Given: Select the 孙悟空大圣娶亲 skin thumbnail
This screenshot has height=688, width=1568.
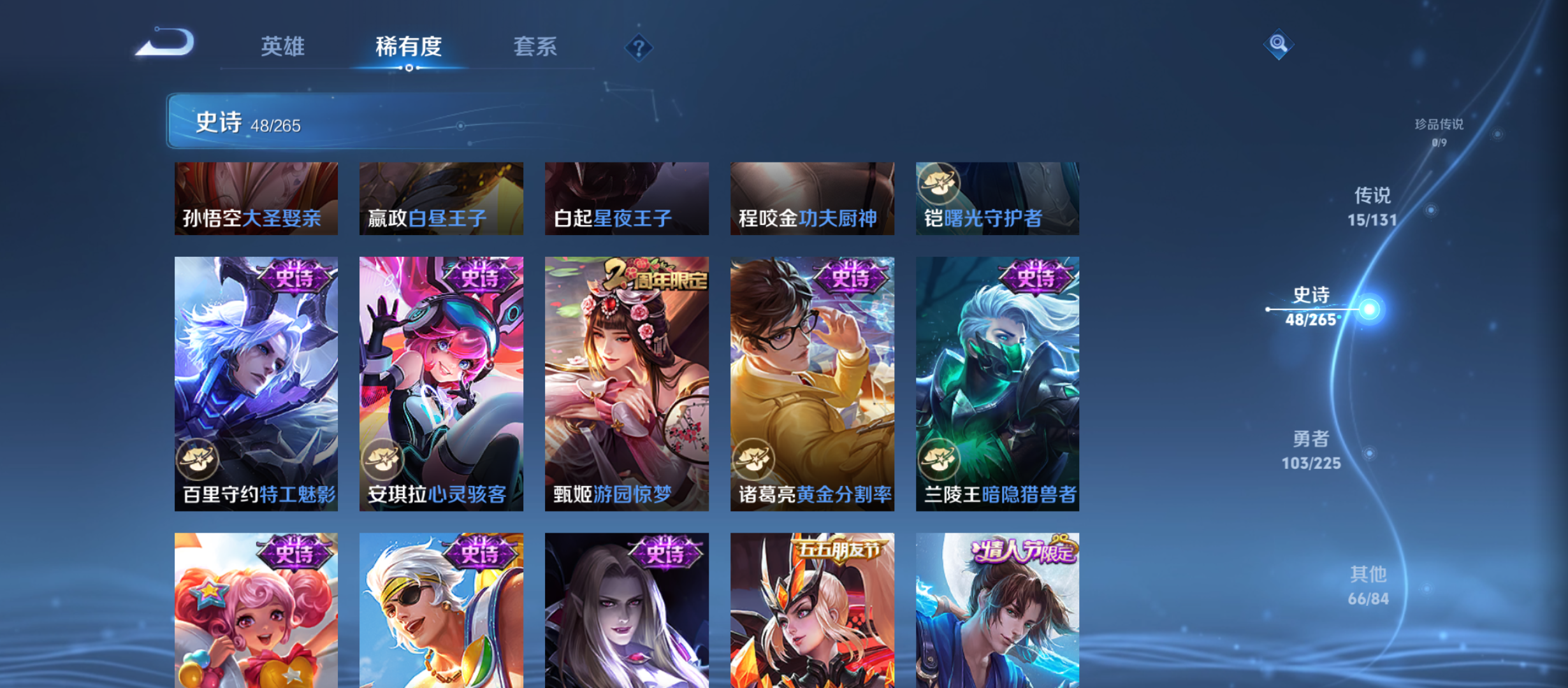Looking at the screenshot, I should click(256, 198).
